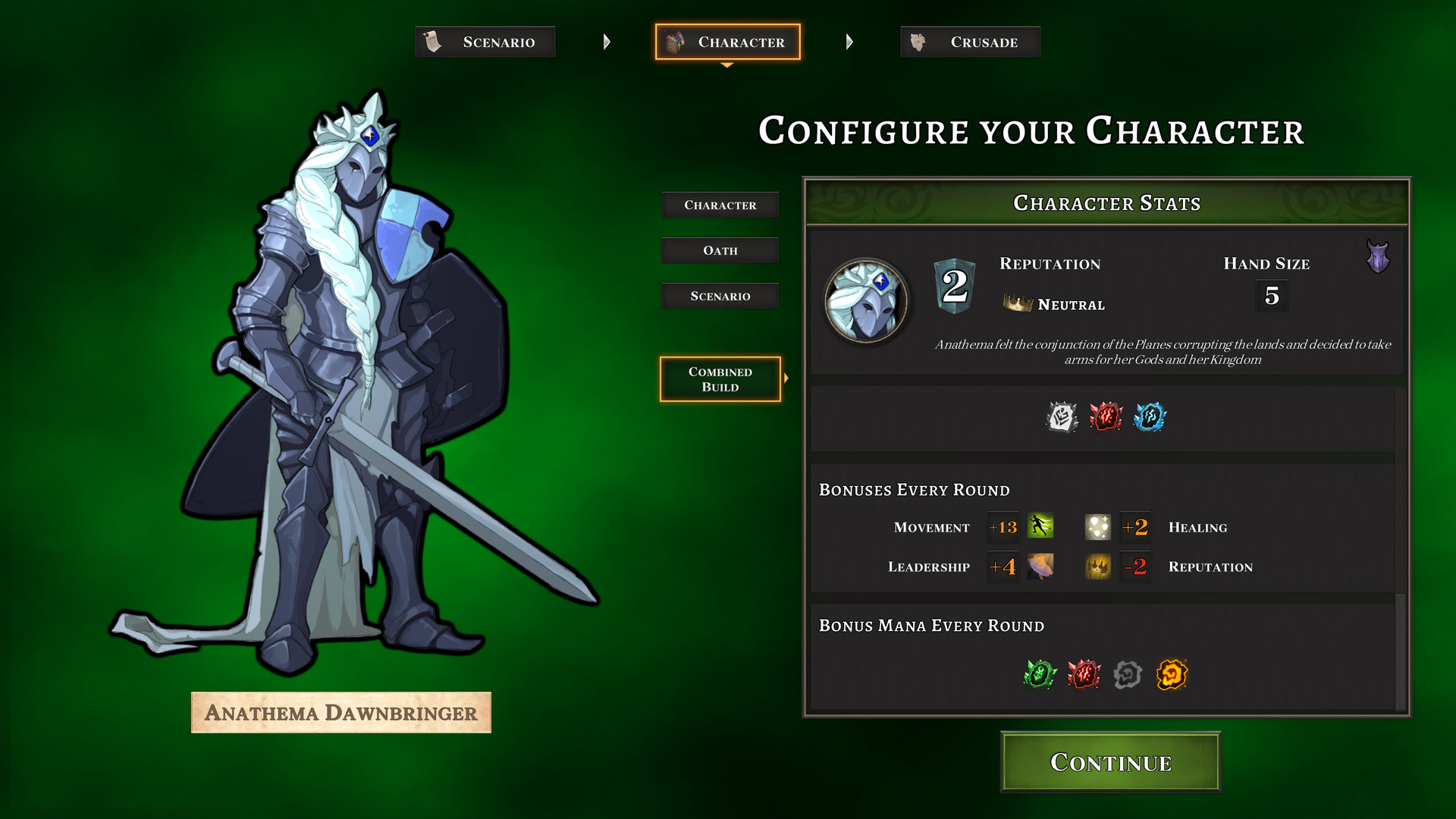The height and width of the screenshot is (819, 1456).
Task: Toggle the red mana rune
Action: [1083, 675]
